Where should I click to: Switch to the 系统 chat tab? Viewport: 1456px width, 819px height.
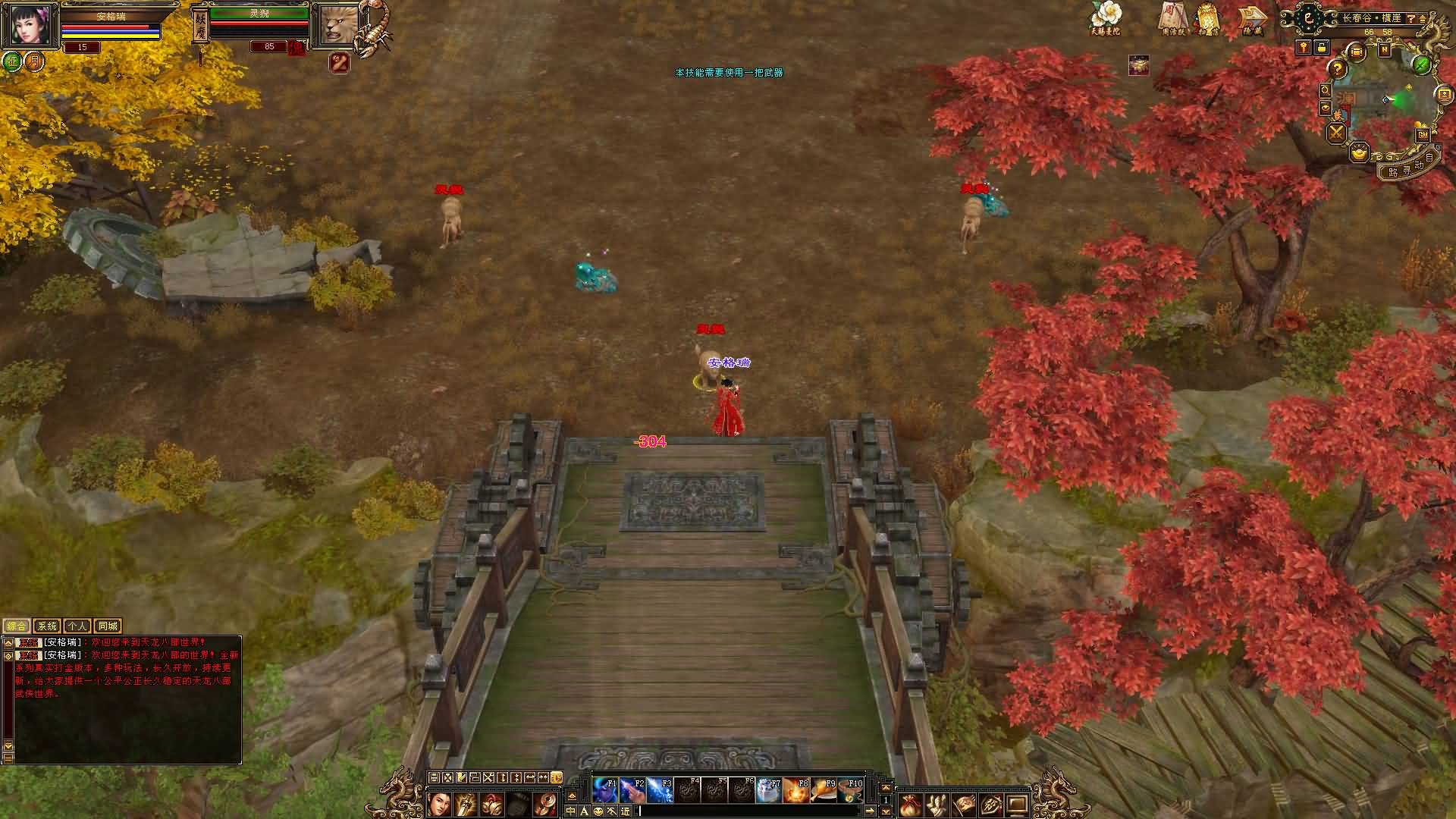click(x=47, y=626)
